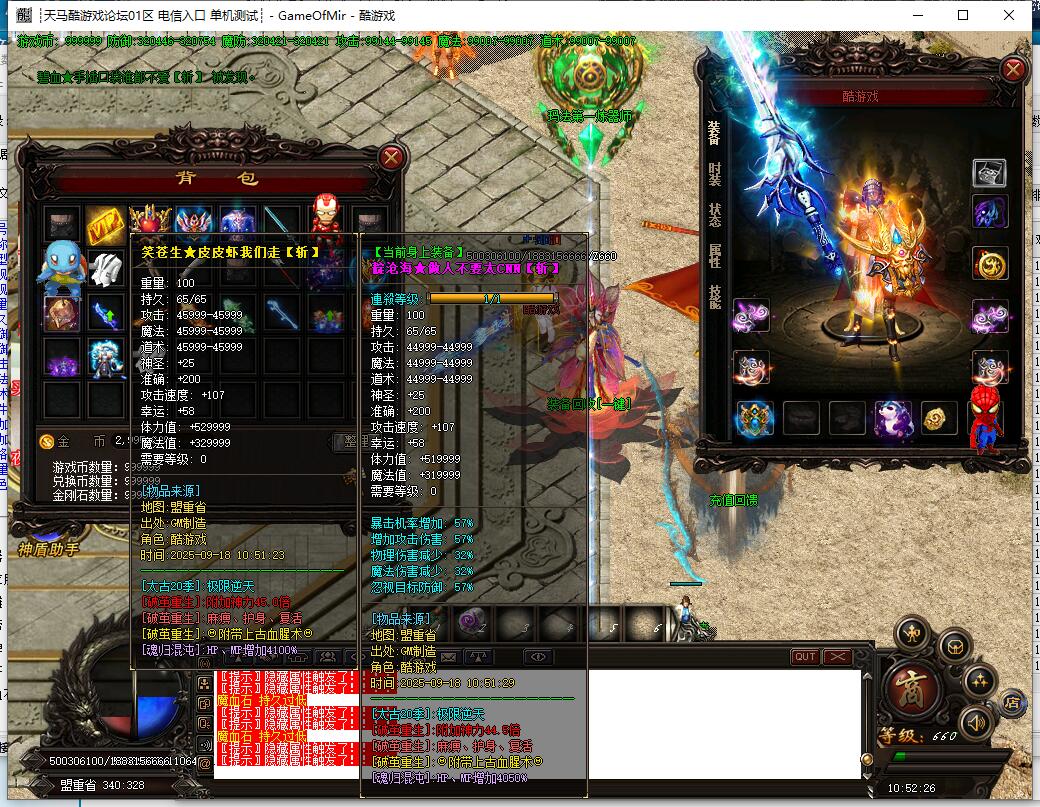Screen dimensions: 1040x807
Task: Maximize the game window
Action: [x=963, y=15]
